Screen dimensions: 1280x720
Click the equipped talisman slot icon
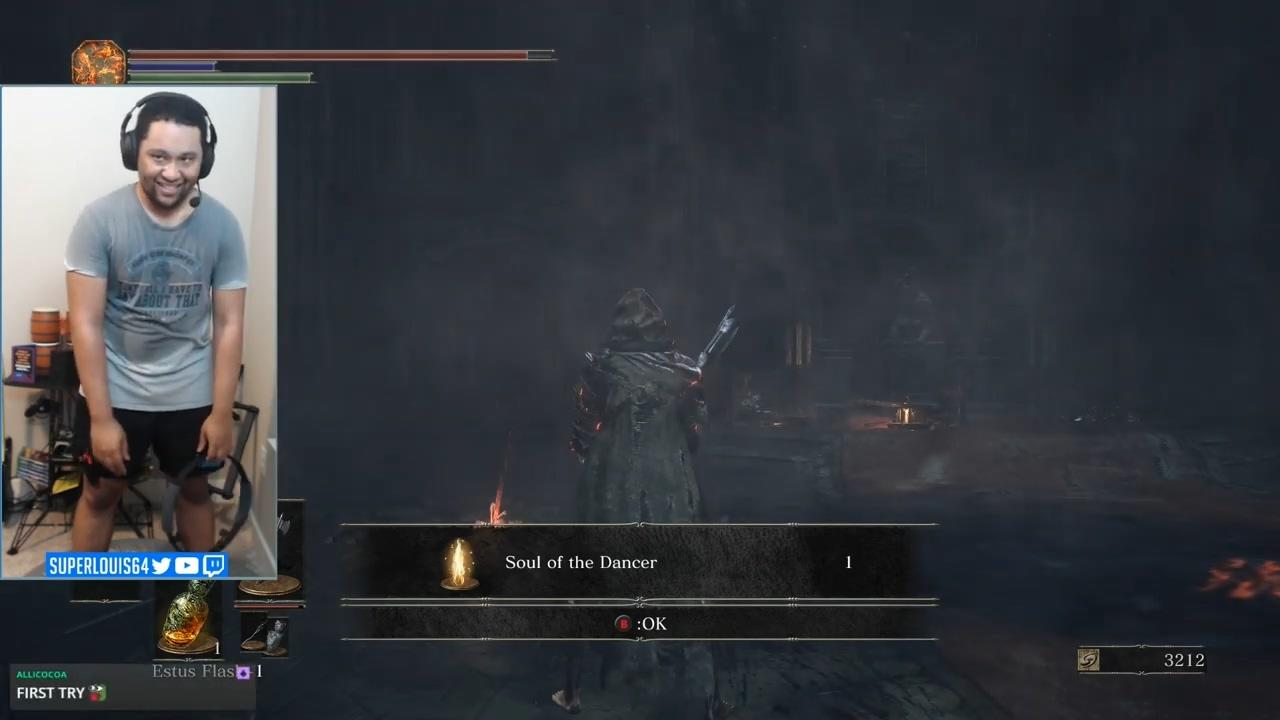coord(263,635)
